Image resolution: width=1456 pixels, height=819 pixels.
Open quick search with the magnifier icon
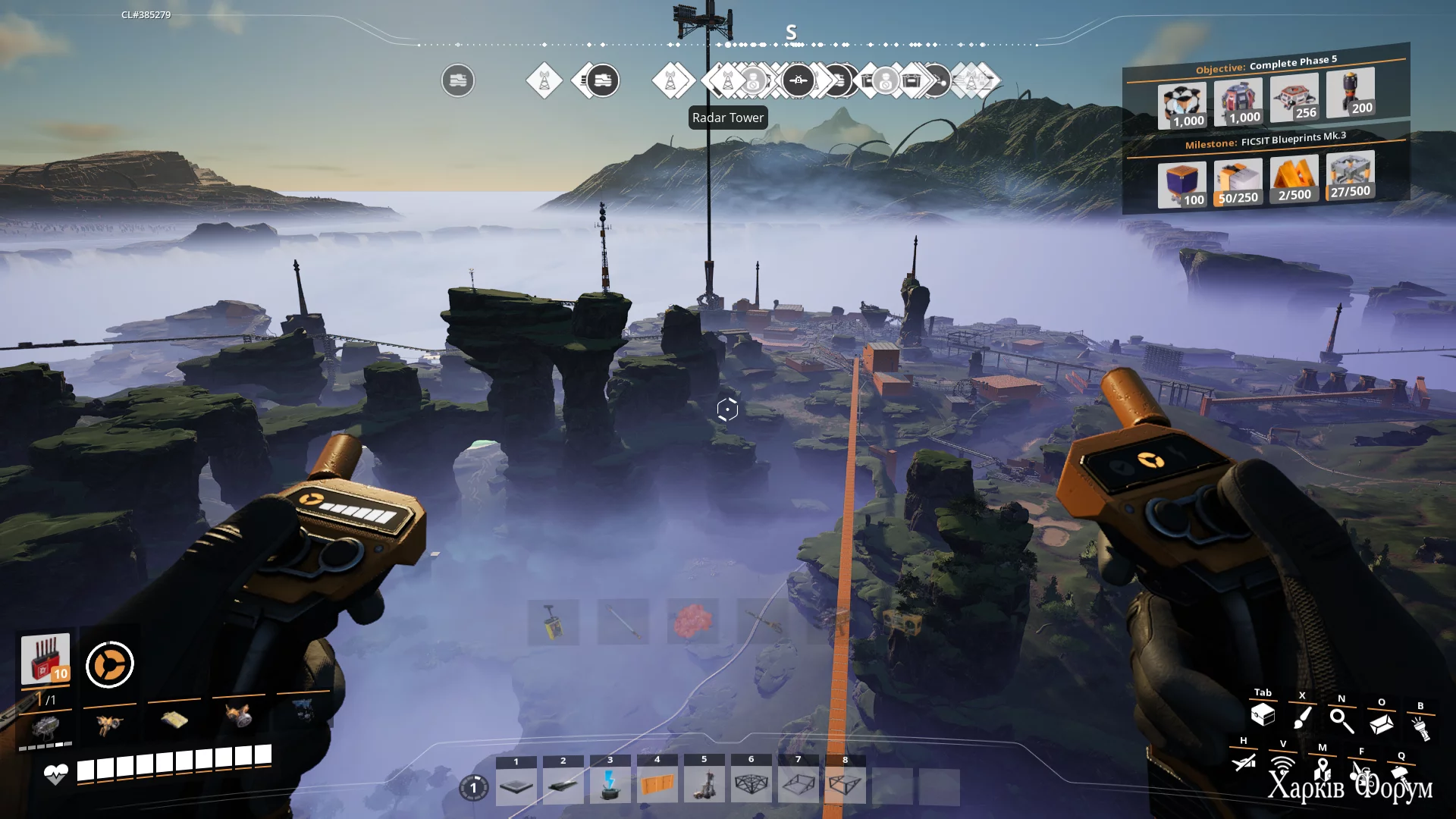pyautogui.click(x=1341, y=720)
